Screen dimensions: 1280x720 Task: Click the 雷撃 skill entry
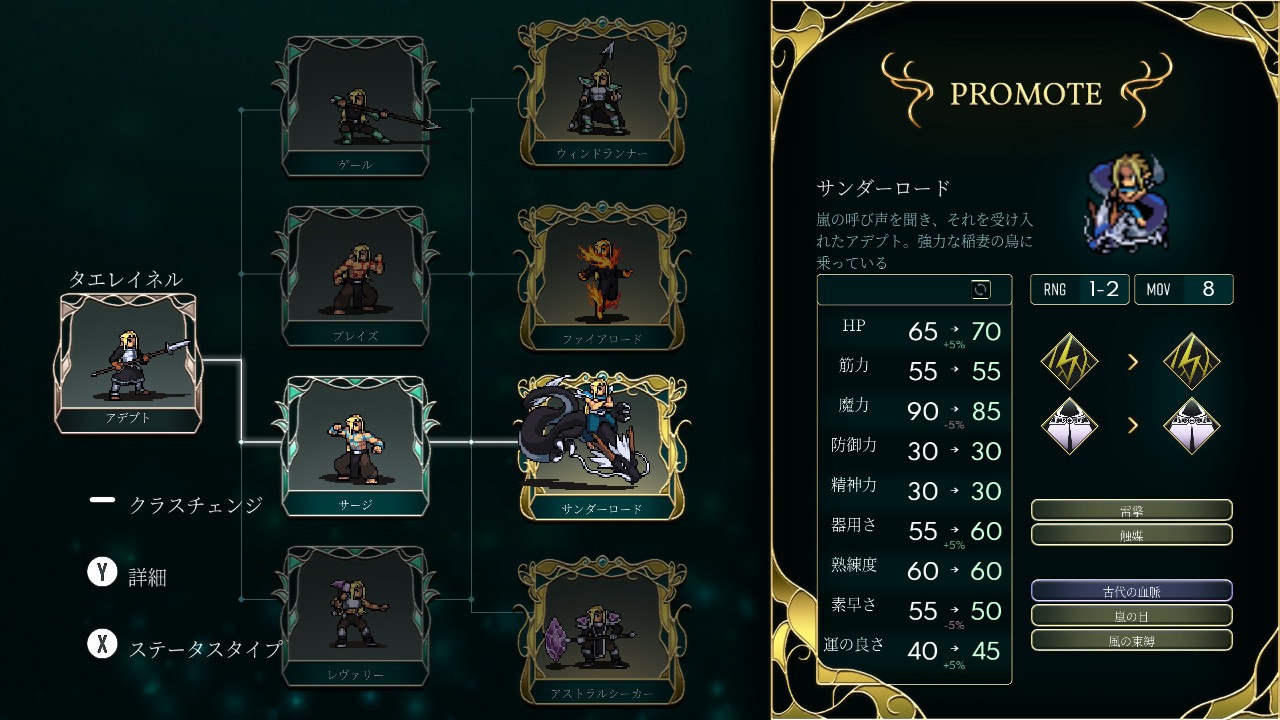(x=1131, y=511)
